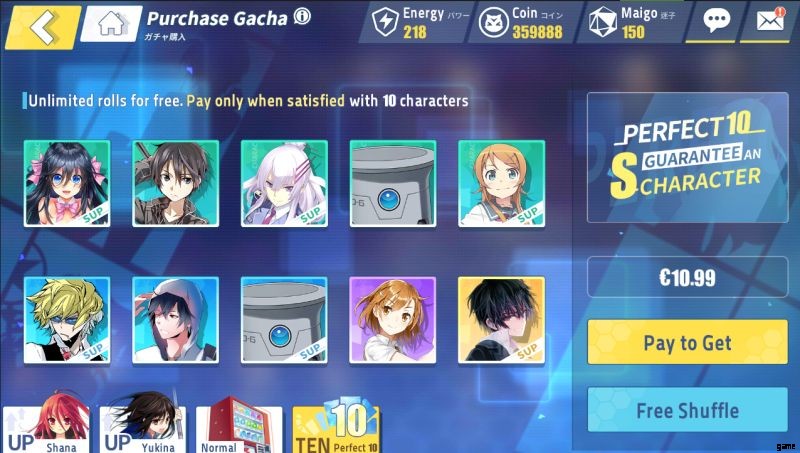Select the white-haired girl character card

[x=284, y=183]
